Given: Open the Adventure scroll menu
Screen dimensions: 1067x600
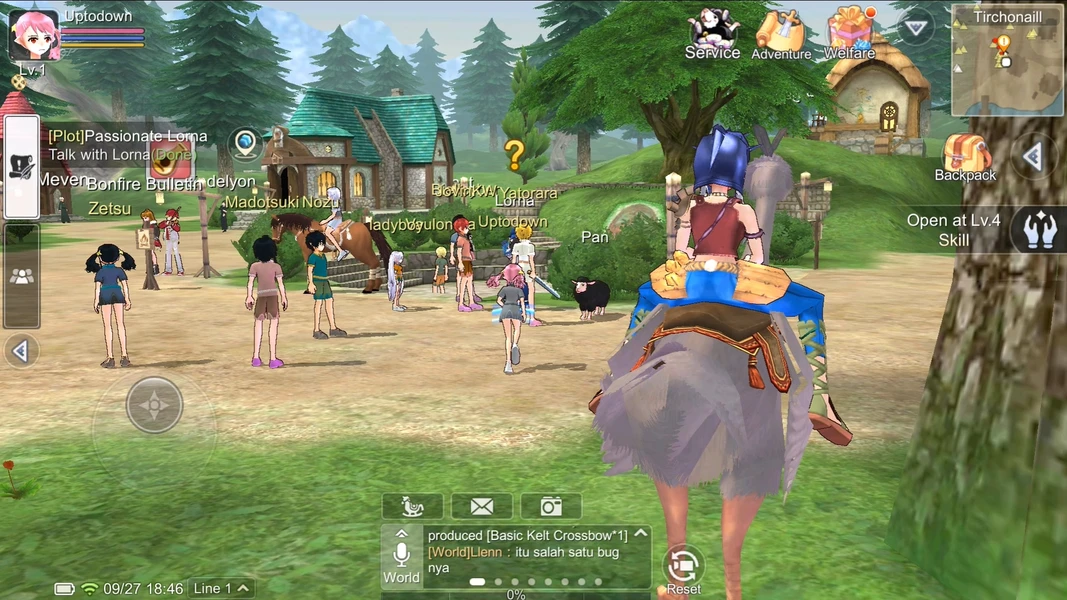Looking at the screenshot, I should point(780,34).
